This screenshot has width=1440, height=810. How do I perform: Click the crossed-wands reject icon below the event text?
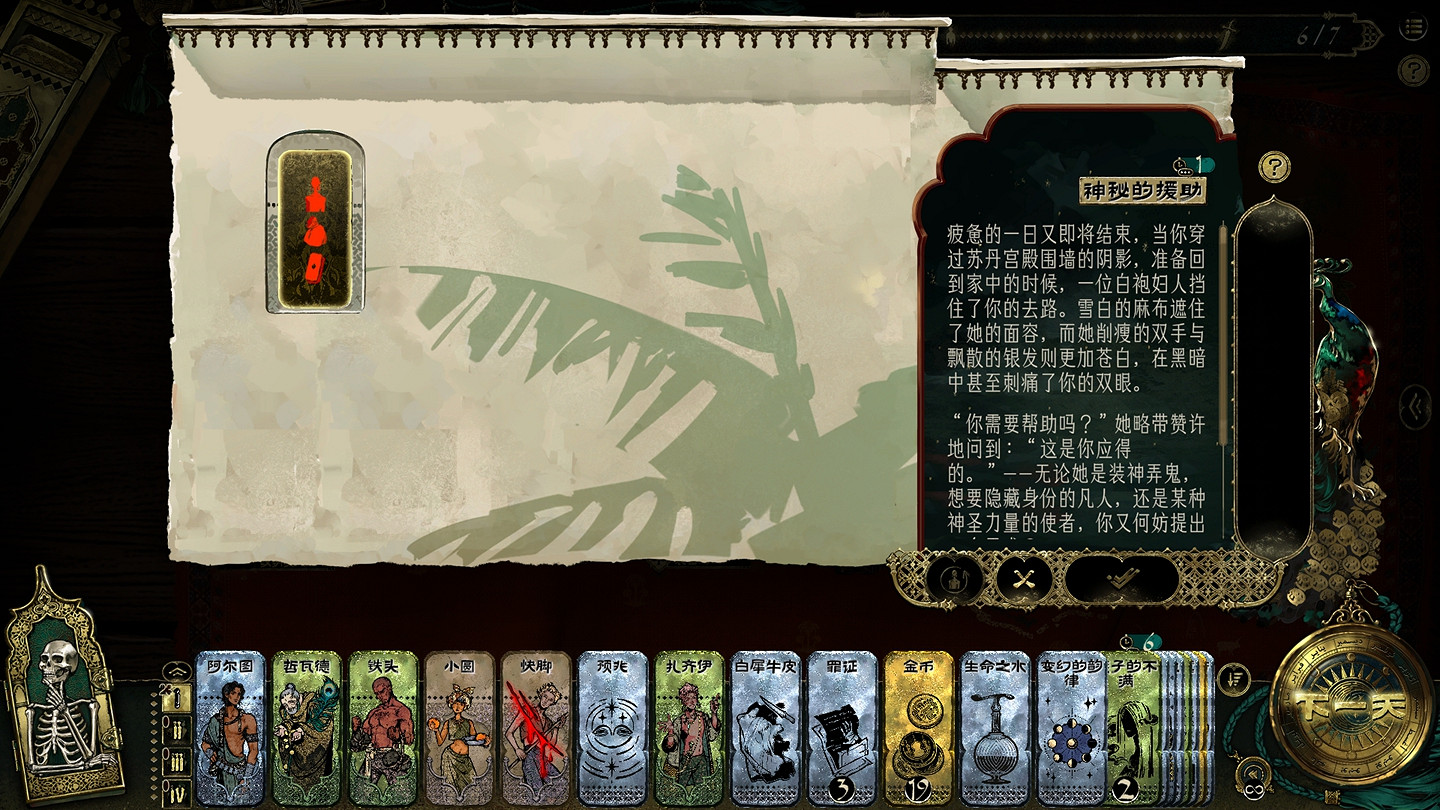click(x=1023, y=579)
